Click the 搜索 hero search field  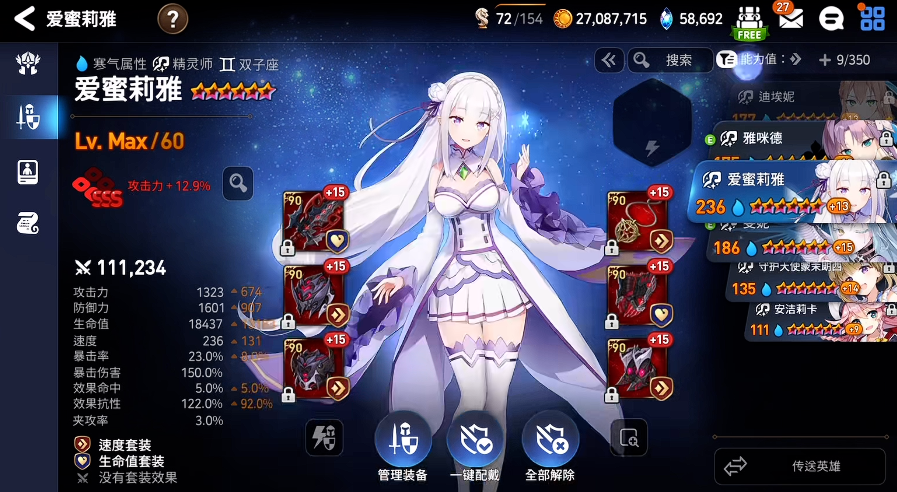click(678, 60)
